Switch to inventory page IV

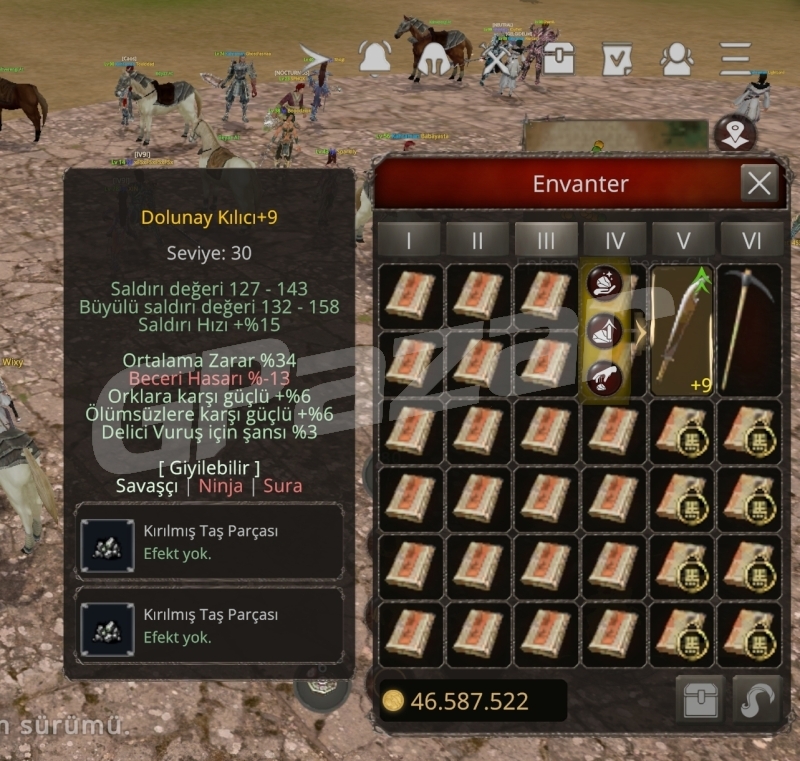pyautogui.click(x=615, y=239)
